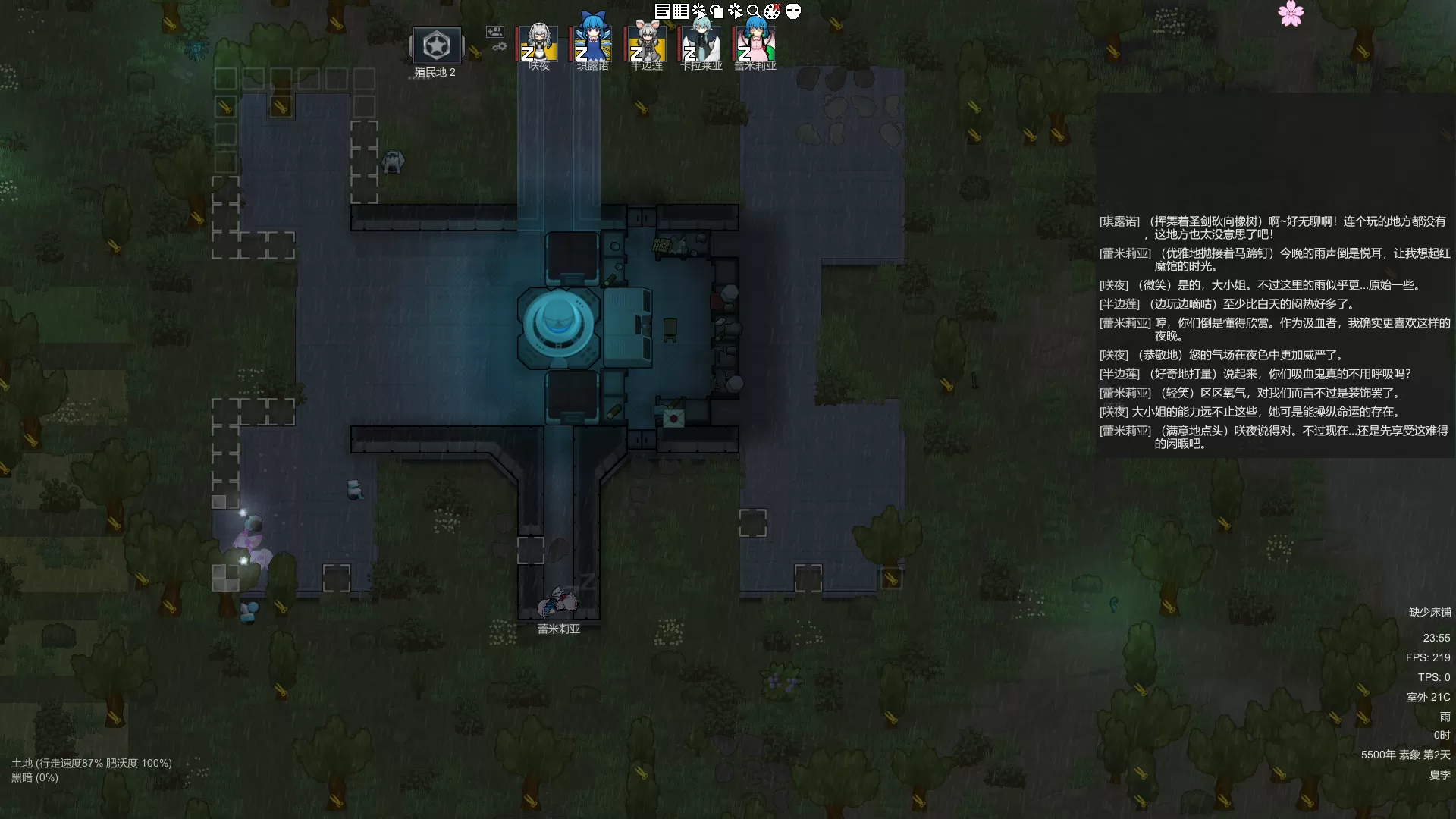This screenshot has width=1456, height=819.
Task: Pick colonist 蕾米莉亚 from colonist bar
Action: click(755, 44)
